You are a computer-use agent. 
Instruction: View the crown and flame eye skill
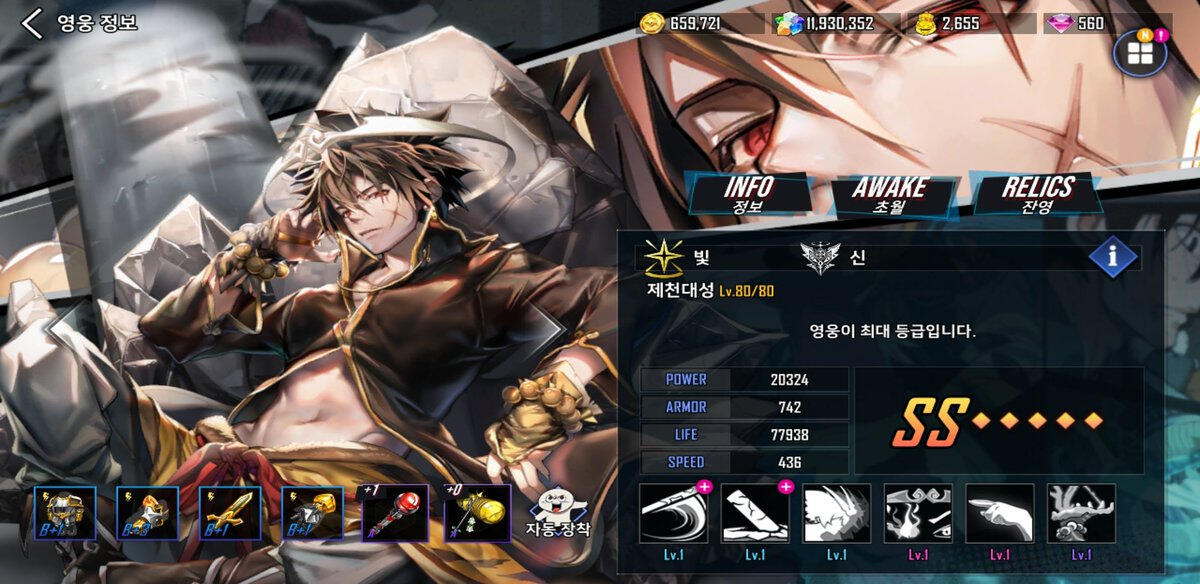918,513
